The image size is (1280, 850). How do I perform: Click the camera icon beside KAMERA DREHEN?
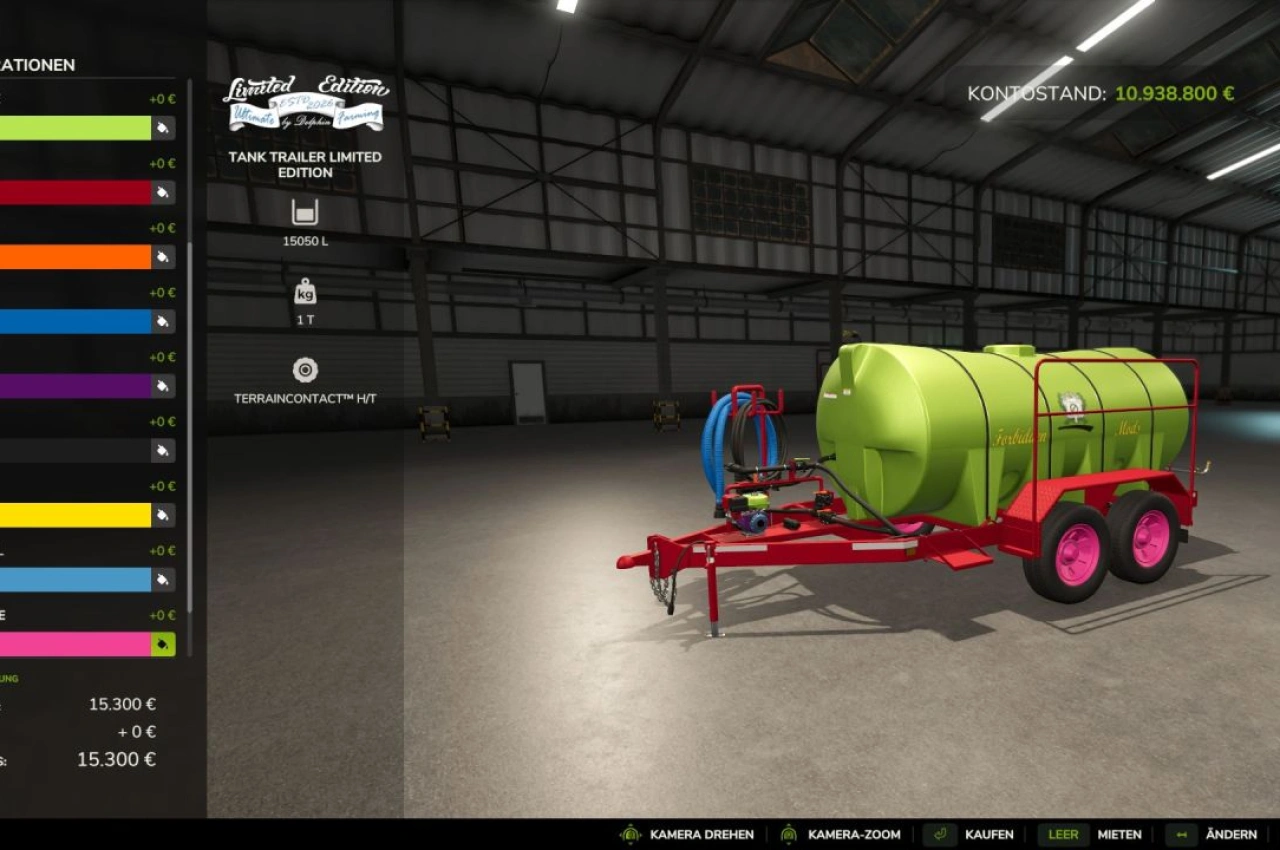[x=630, y=834]
